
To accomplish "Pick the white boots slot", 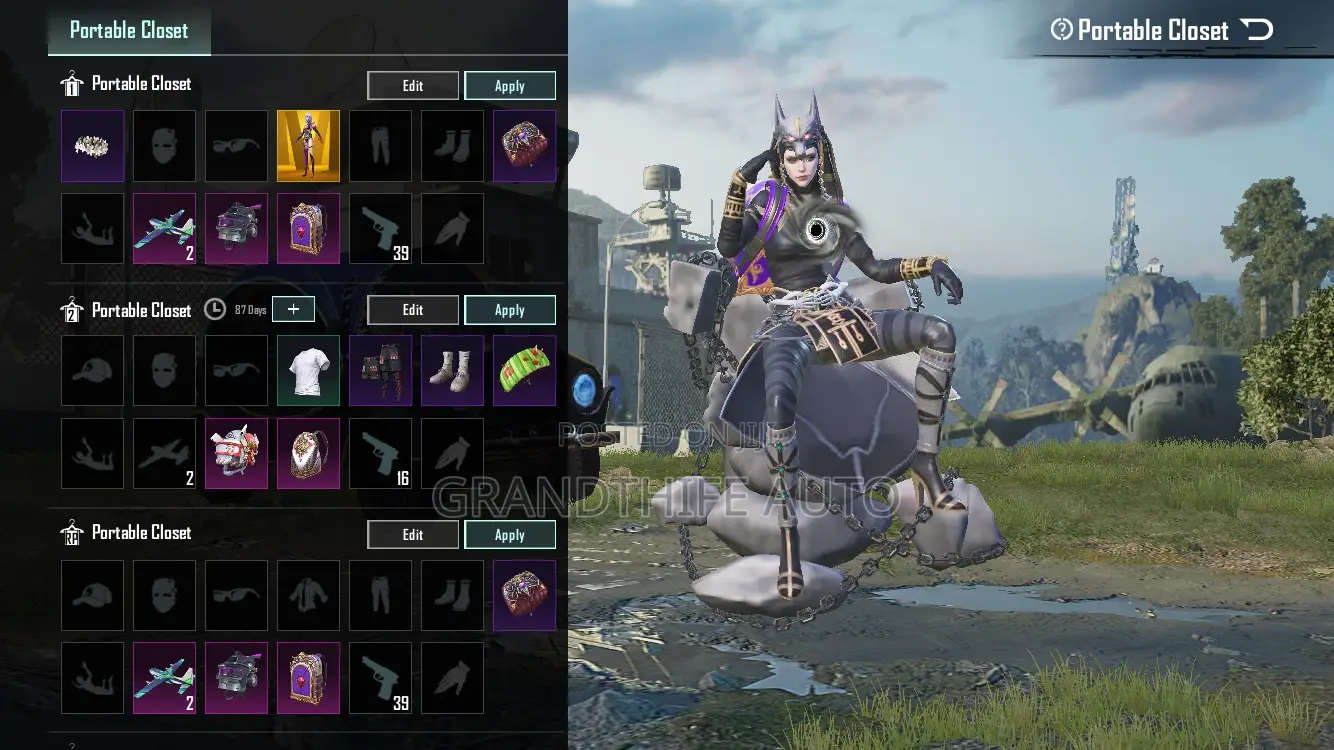I will [452, 370].
